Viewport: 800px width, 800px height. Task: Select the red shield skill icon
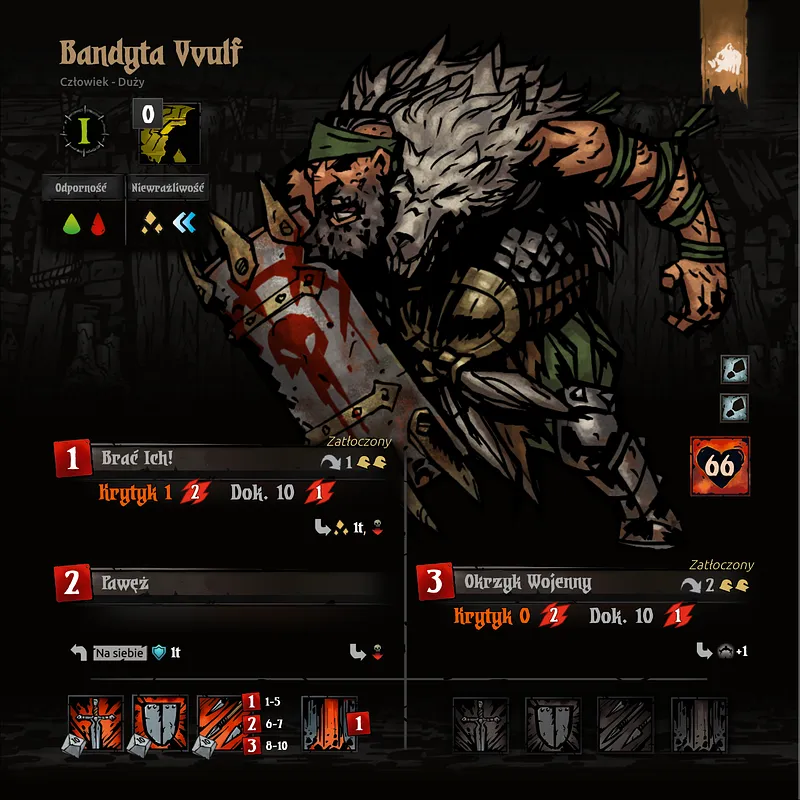[160, 723]
